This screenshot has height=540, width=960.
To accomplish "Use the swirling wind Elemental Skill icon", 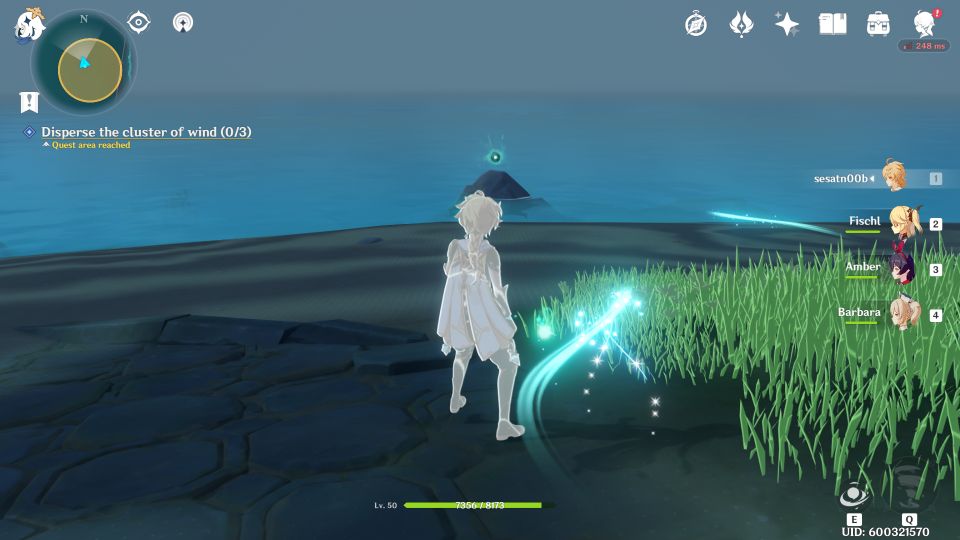I will (854, 495).
